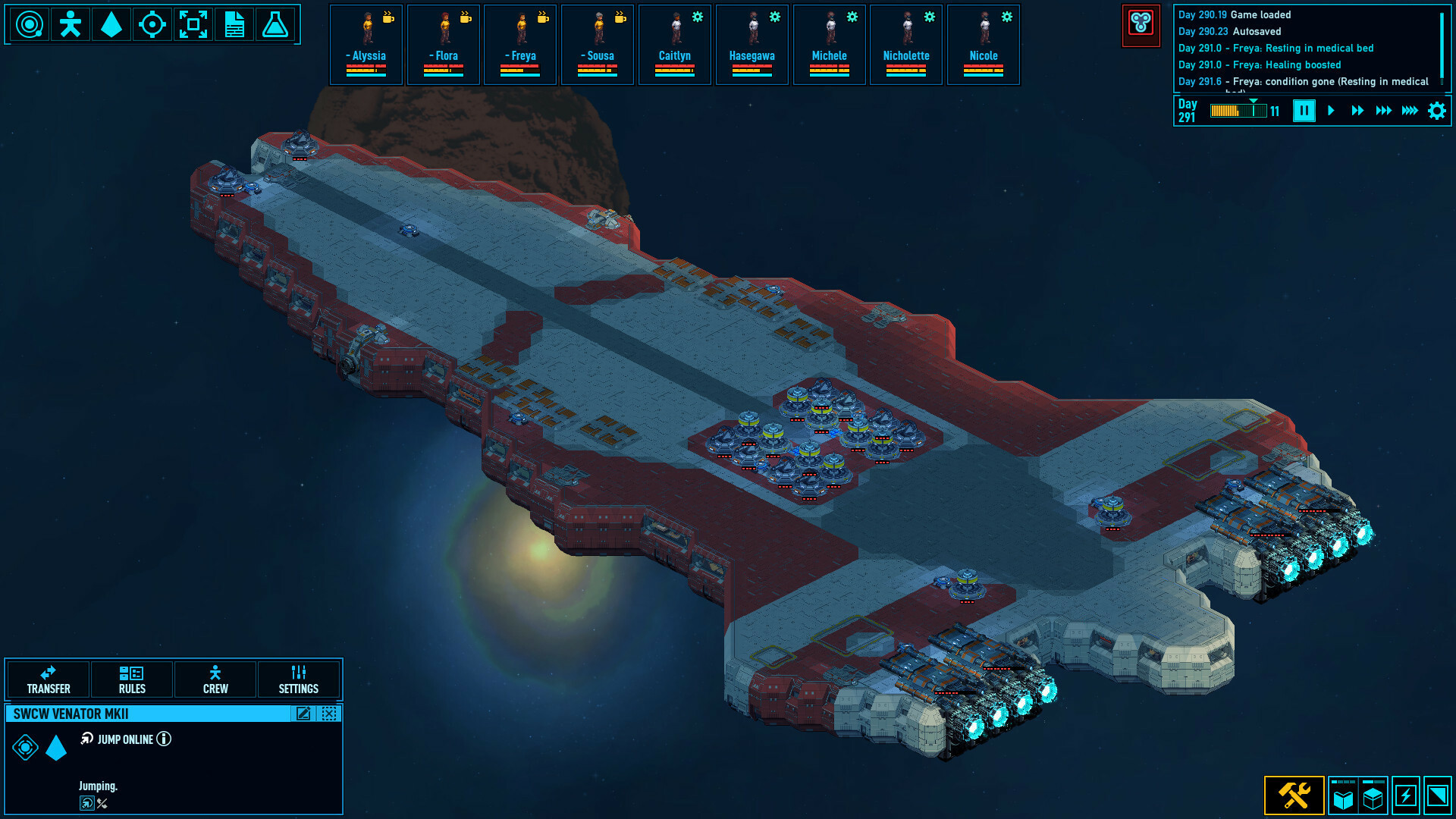The image size is (1456, 819).
Task: Open the ship view diamond icon
Action: click(110, 24)
